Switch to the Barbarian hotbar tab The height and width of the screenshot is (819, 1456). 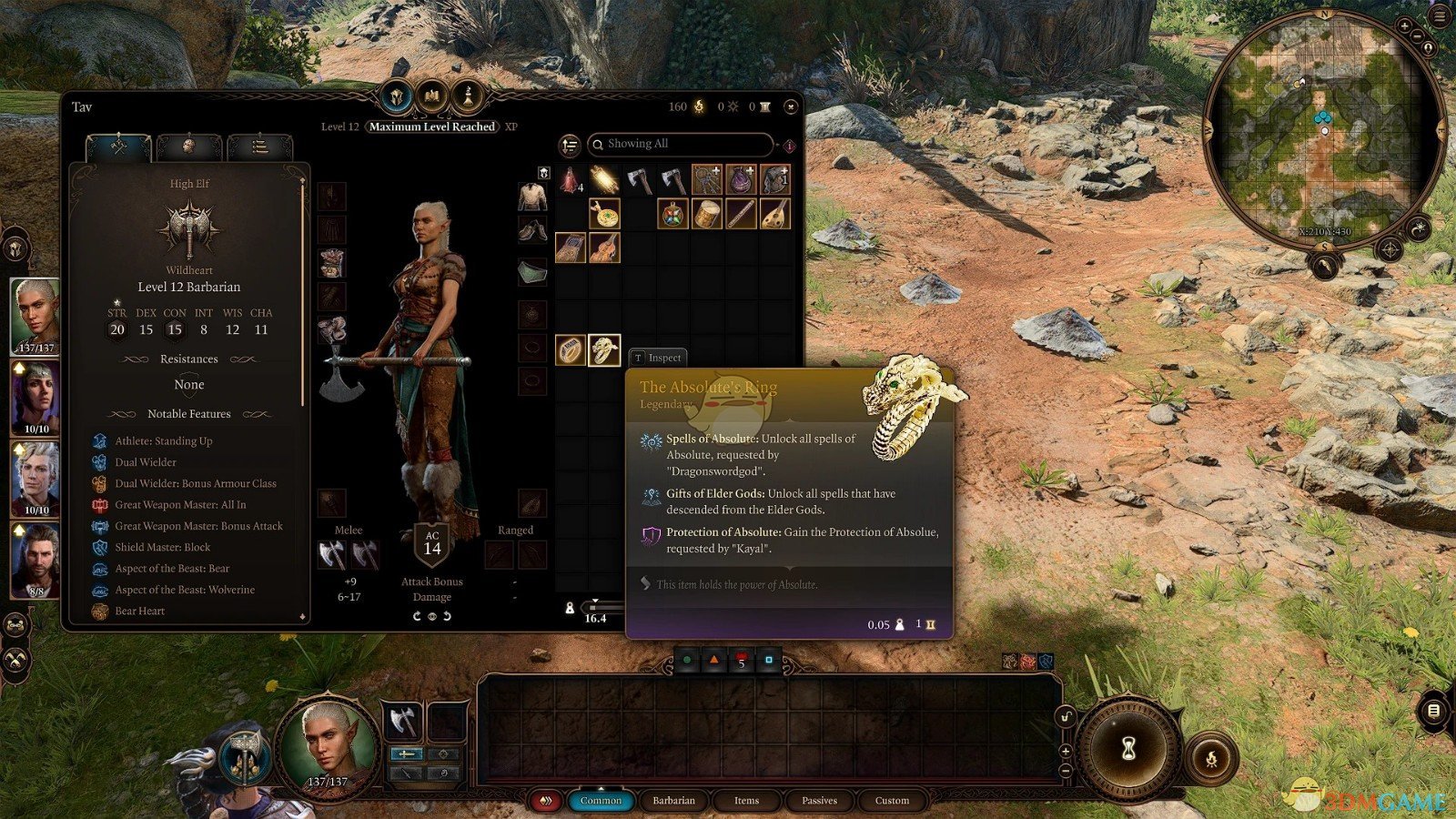672,800
